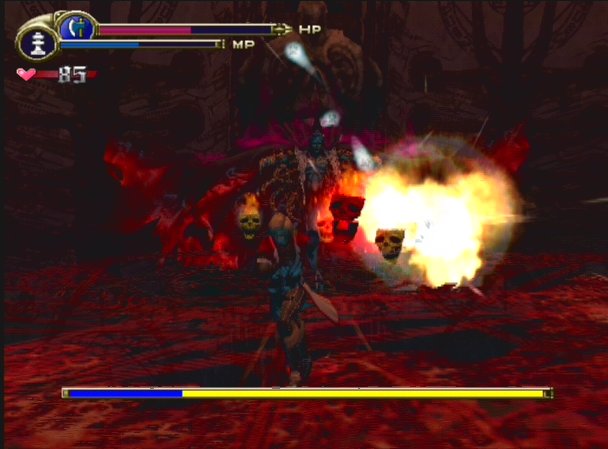Select the axe sub-weapon icon

[x=75, y=27]
